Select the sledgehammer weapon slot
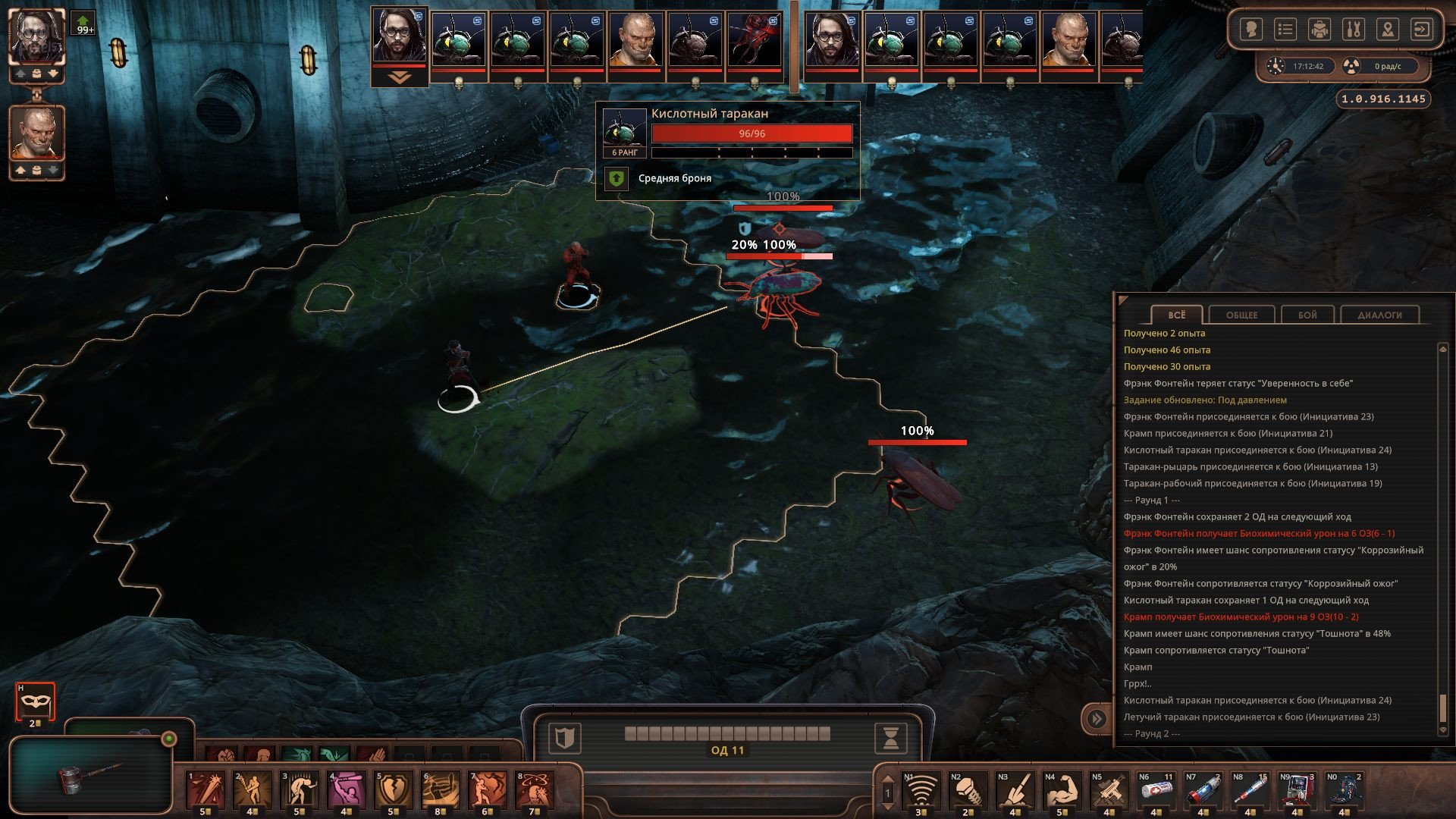This screenshot has width=1456, height=819. point(89,777)
